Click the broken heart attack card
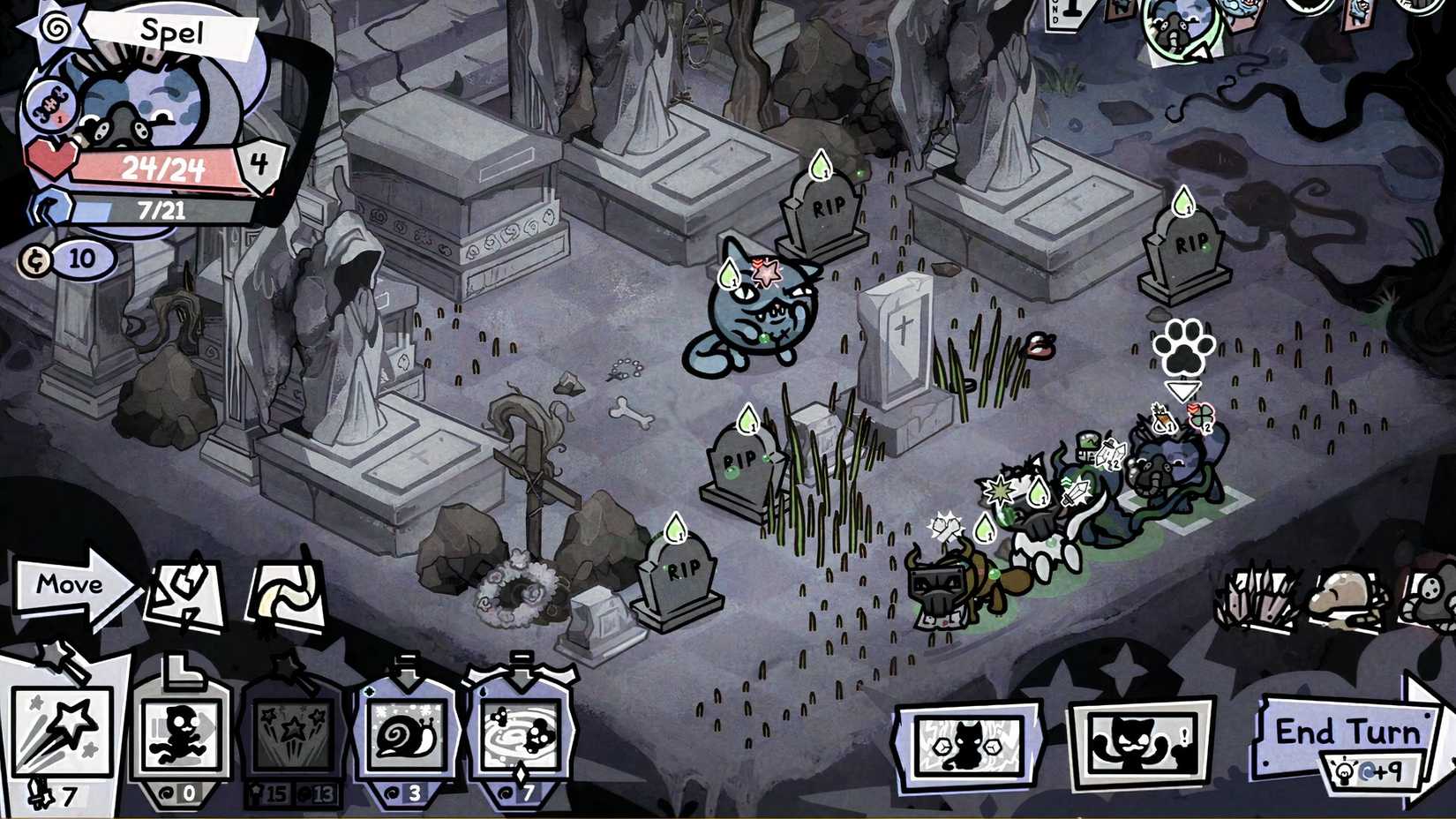This screenshot has width=1456, height=819. 185,590
